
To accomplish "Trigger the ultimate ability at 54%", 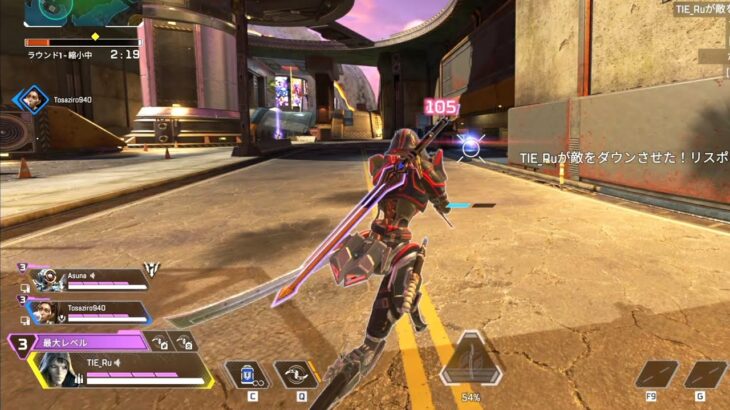I will point(469,360).
